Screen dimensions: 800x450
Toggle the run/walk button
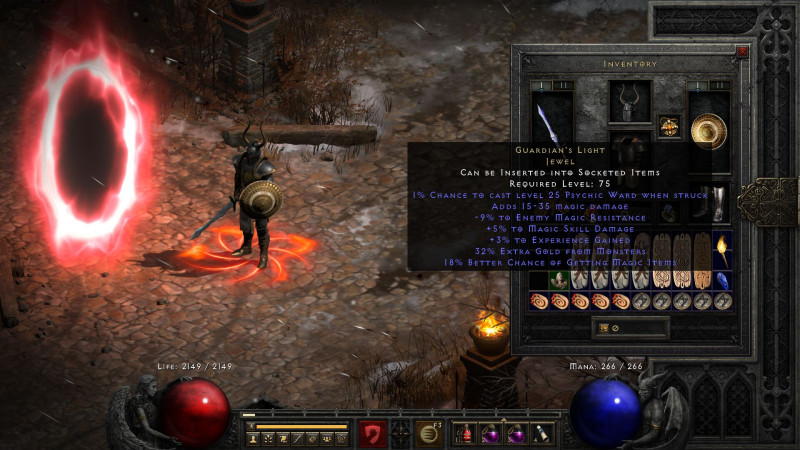coord(251,426)
